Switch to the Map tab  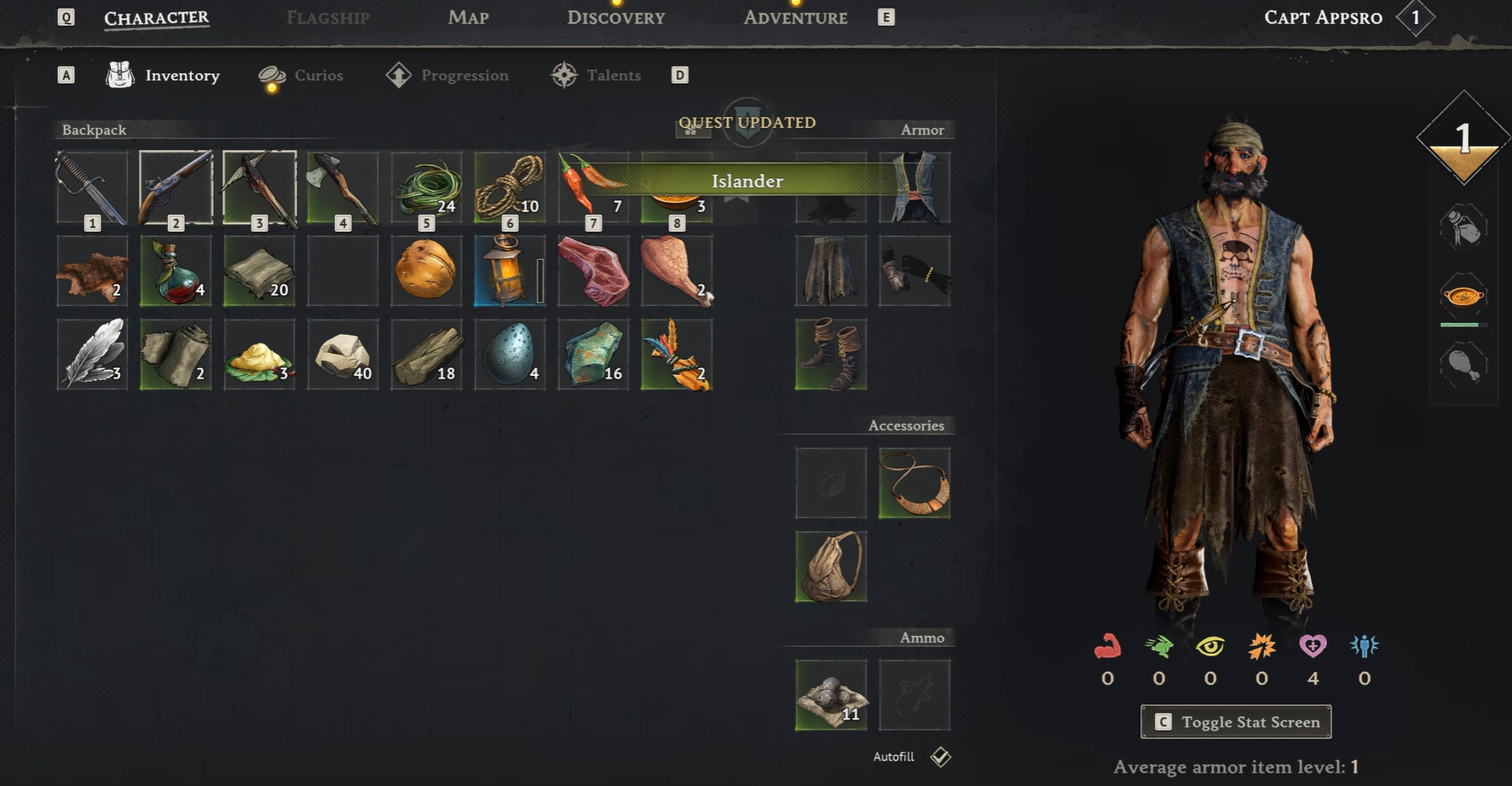point(468,18)
